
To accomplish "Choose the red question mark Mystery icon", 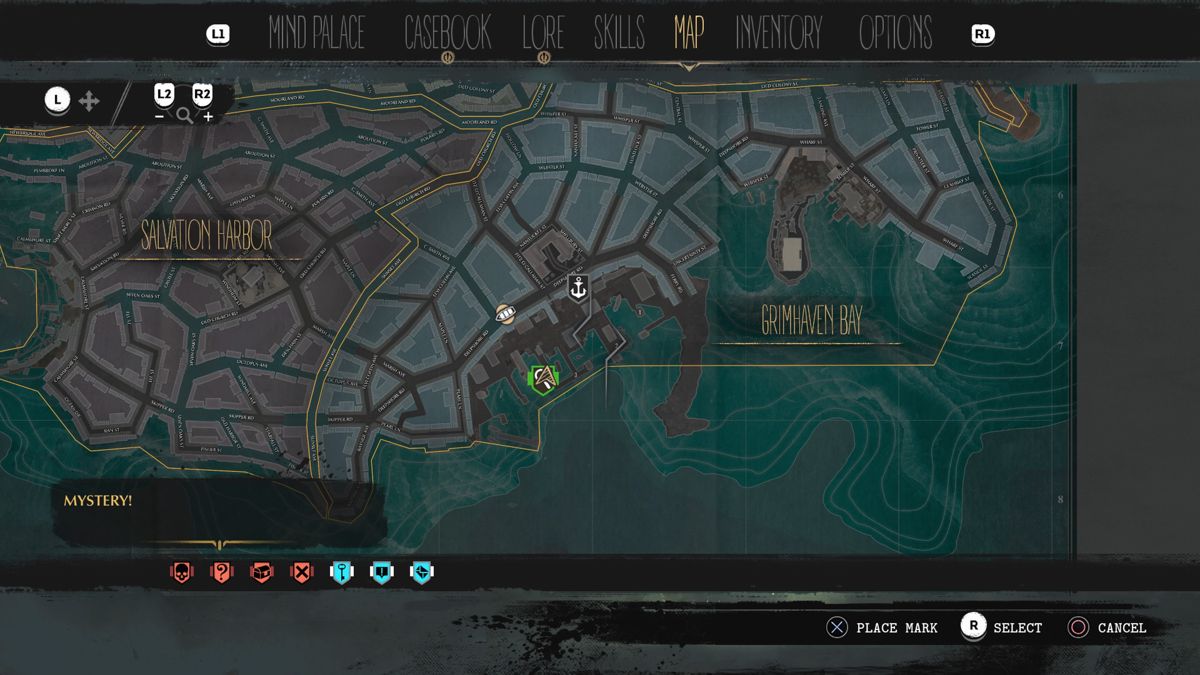I will pyautogui.click(x=221, y=573).
